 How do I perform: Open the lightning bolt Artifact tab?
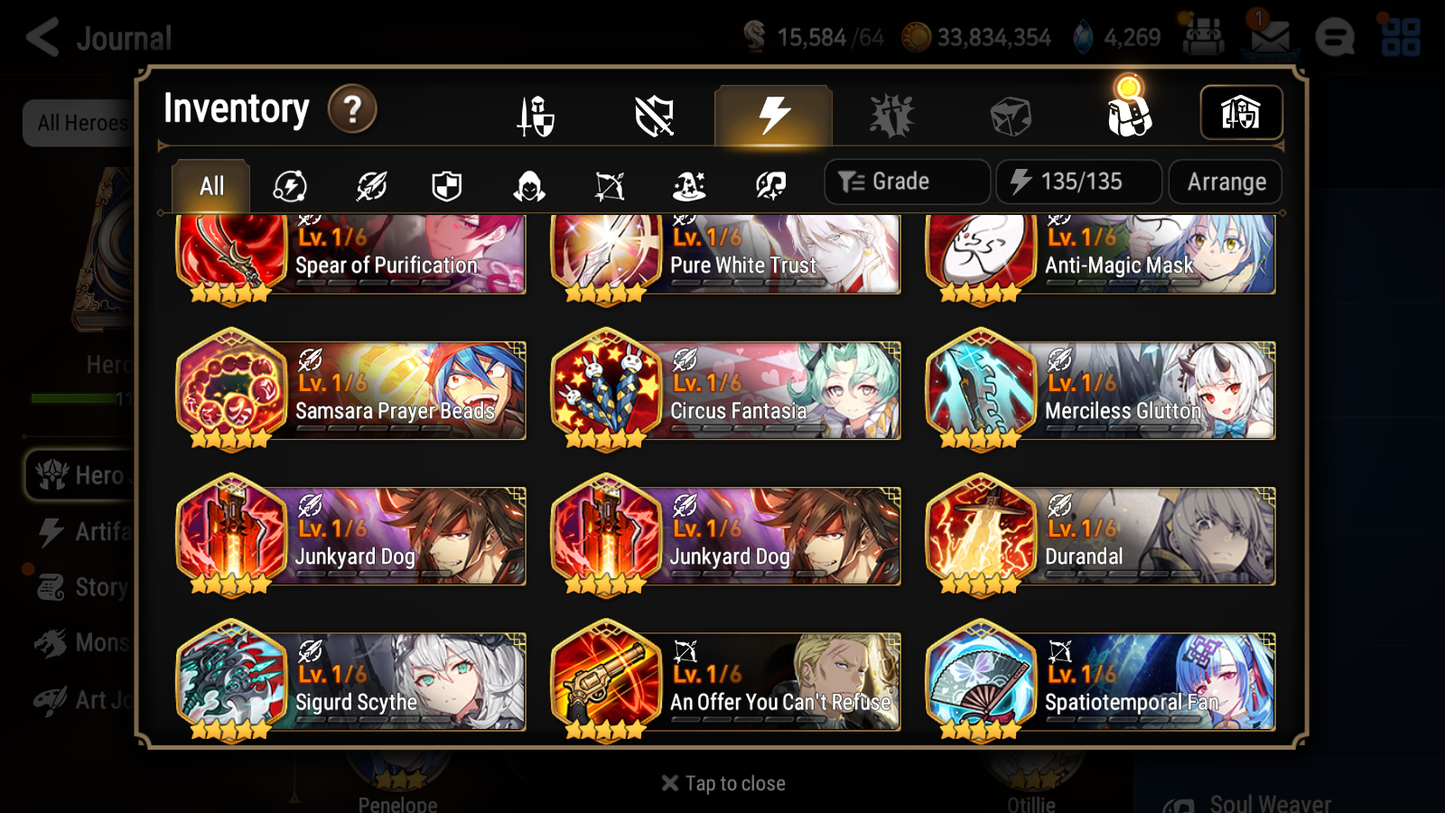tap(774, 113)
